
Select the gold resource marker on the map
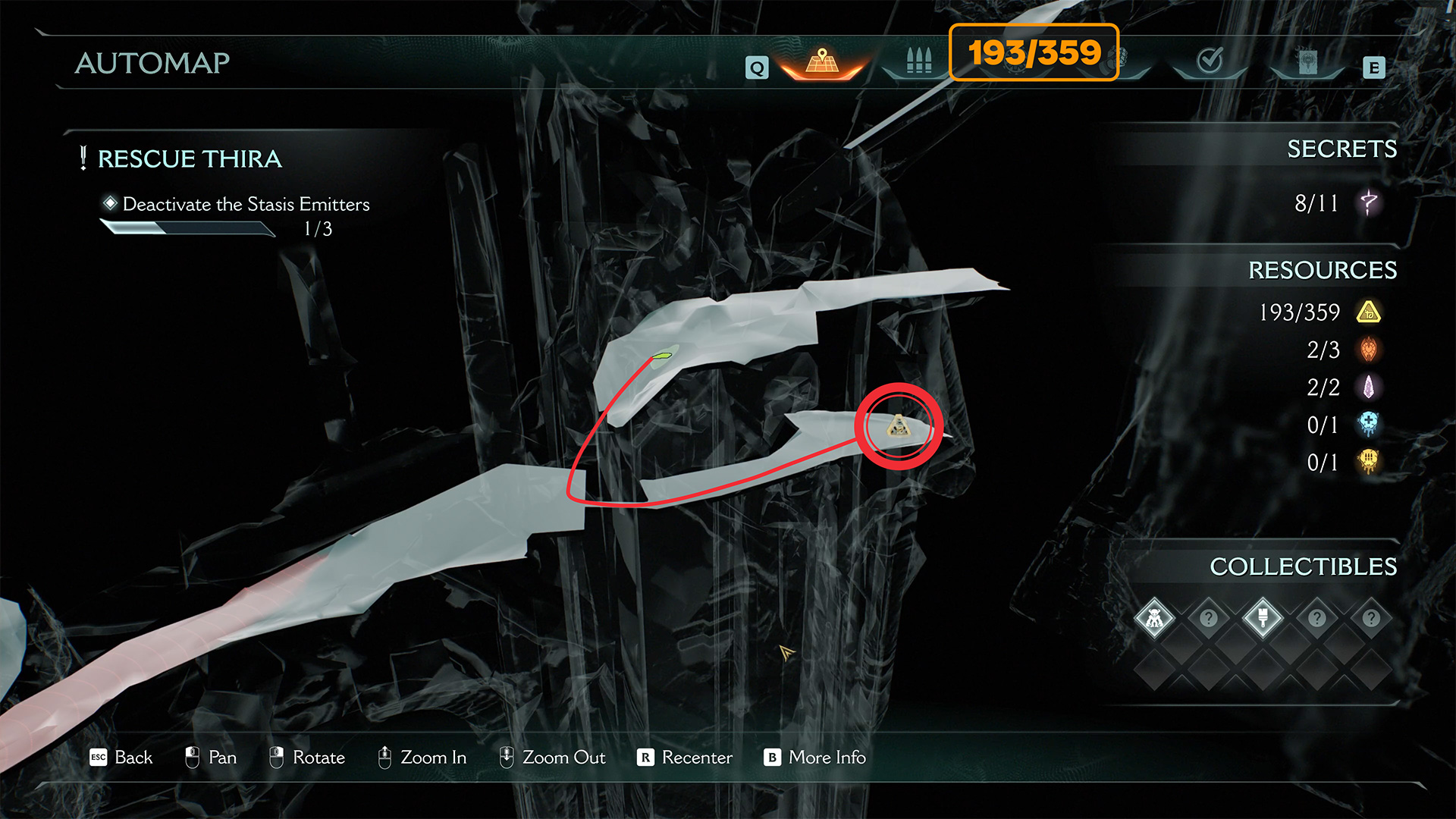(x=899, y=426)
